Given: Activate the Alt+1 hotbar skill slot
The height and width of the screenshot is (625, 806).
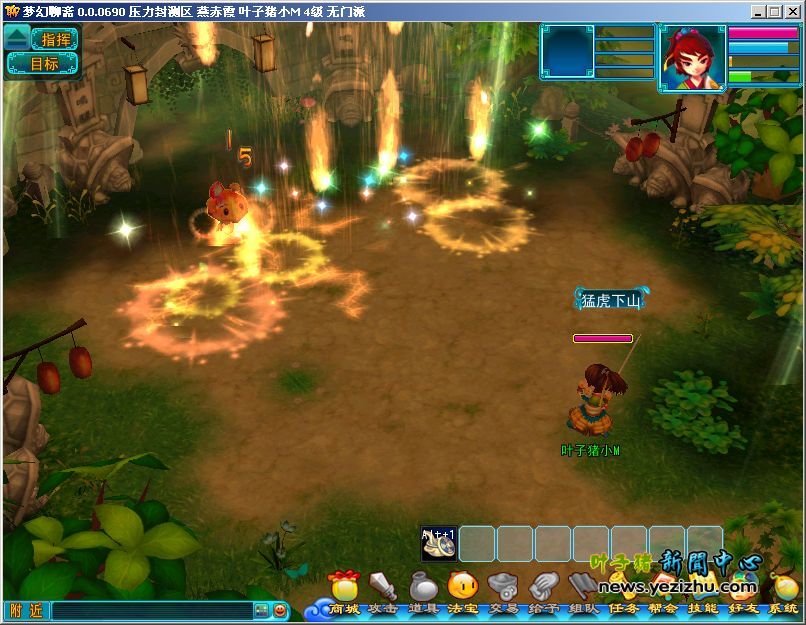Looking at the screenshot, I should pyautogui.click(x=439, y=544).
